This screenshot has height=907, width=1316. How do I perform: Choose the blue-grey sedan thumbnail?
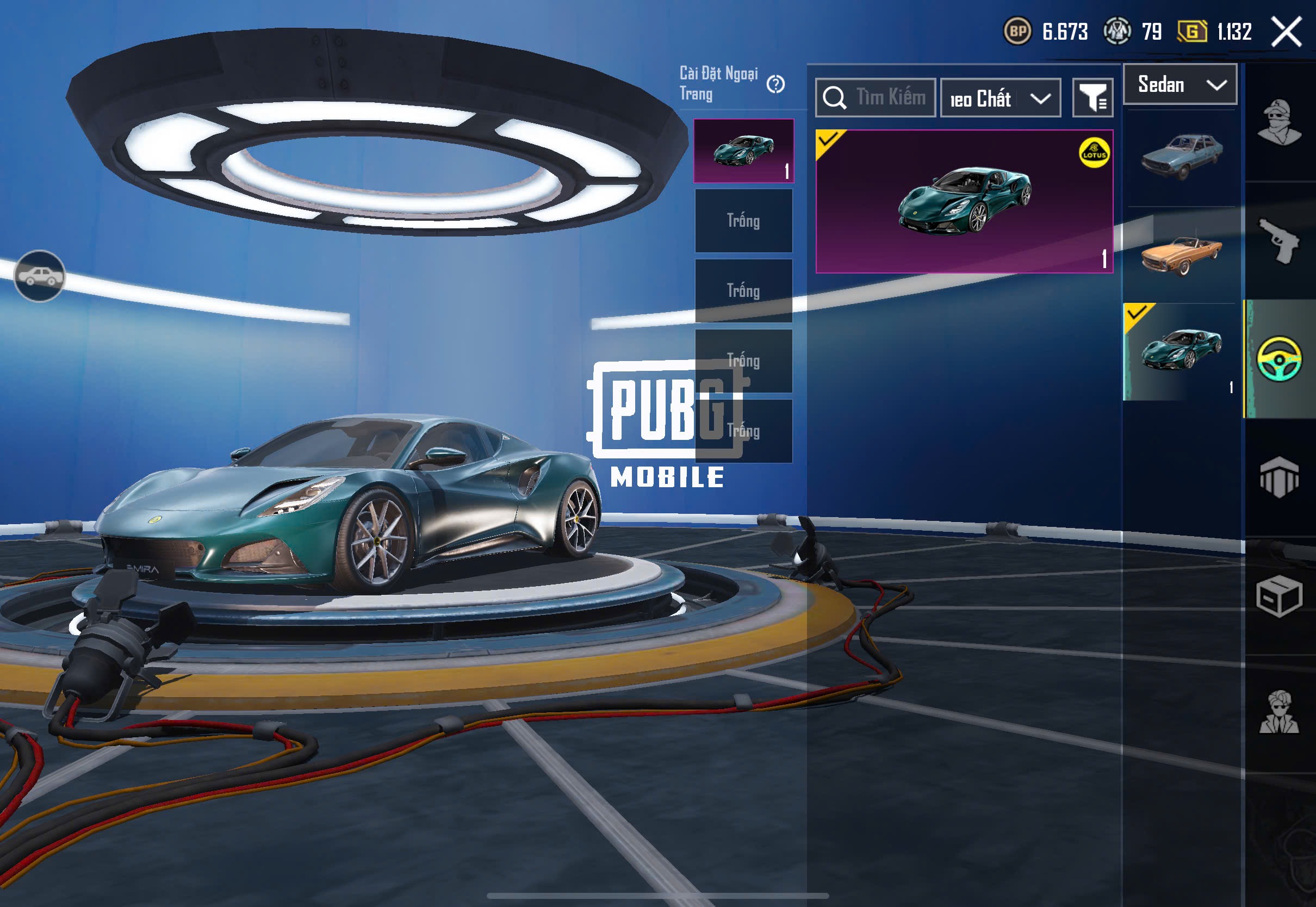[x=1181, y=155]
